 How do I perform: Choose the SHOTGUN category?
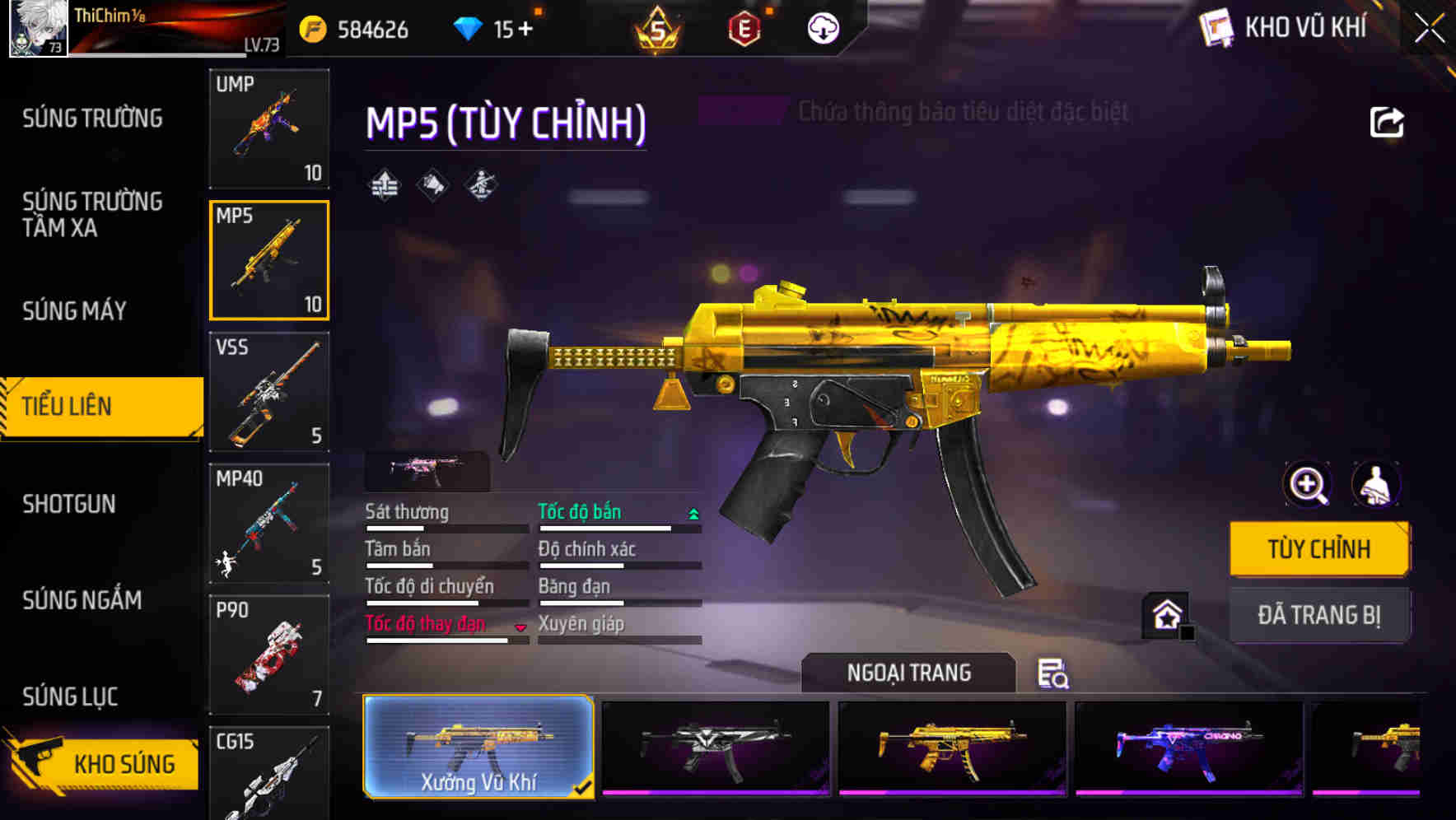[x=69, y=504]
